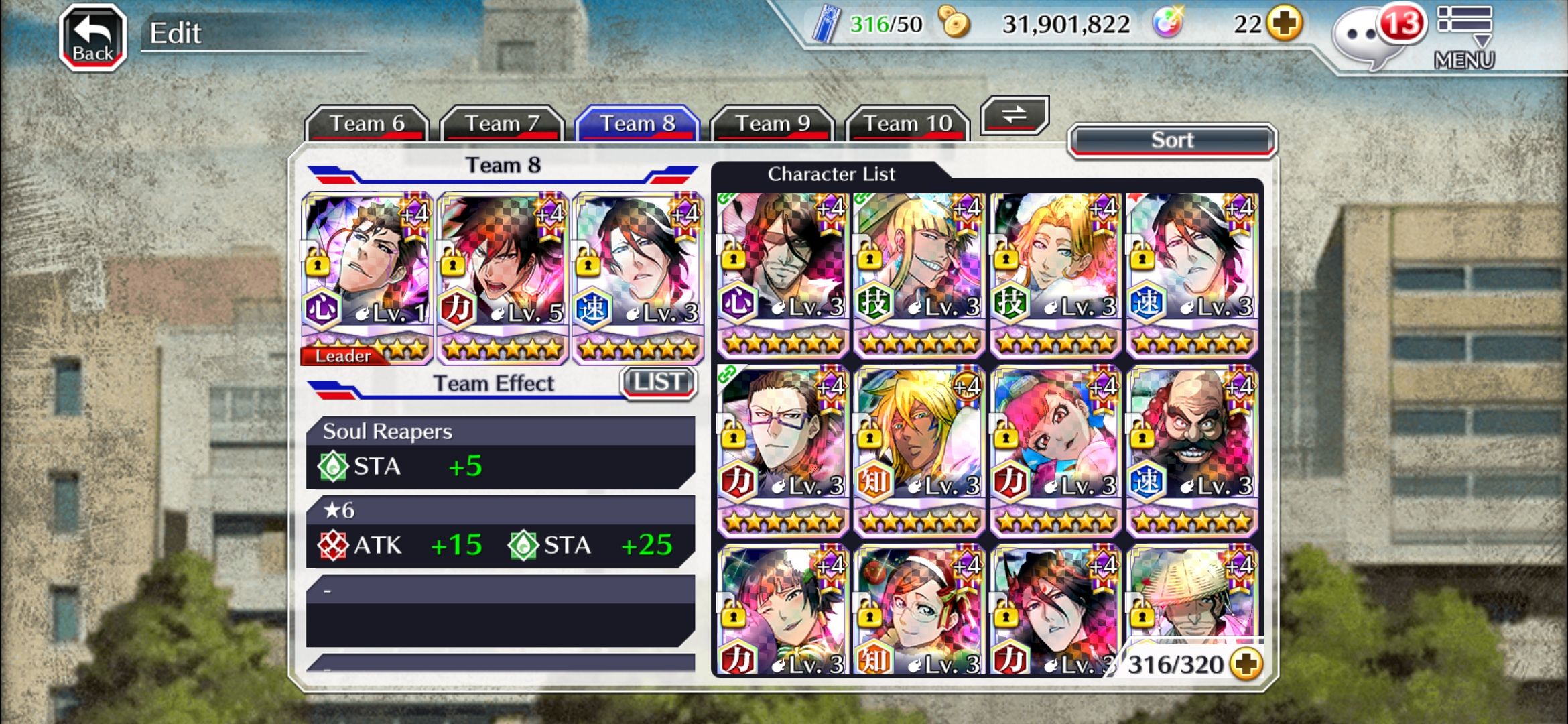Open the Team 9 tab

[x=773, y=123]
